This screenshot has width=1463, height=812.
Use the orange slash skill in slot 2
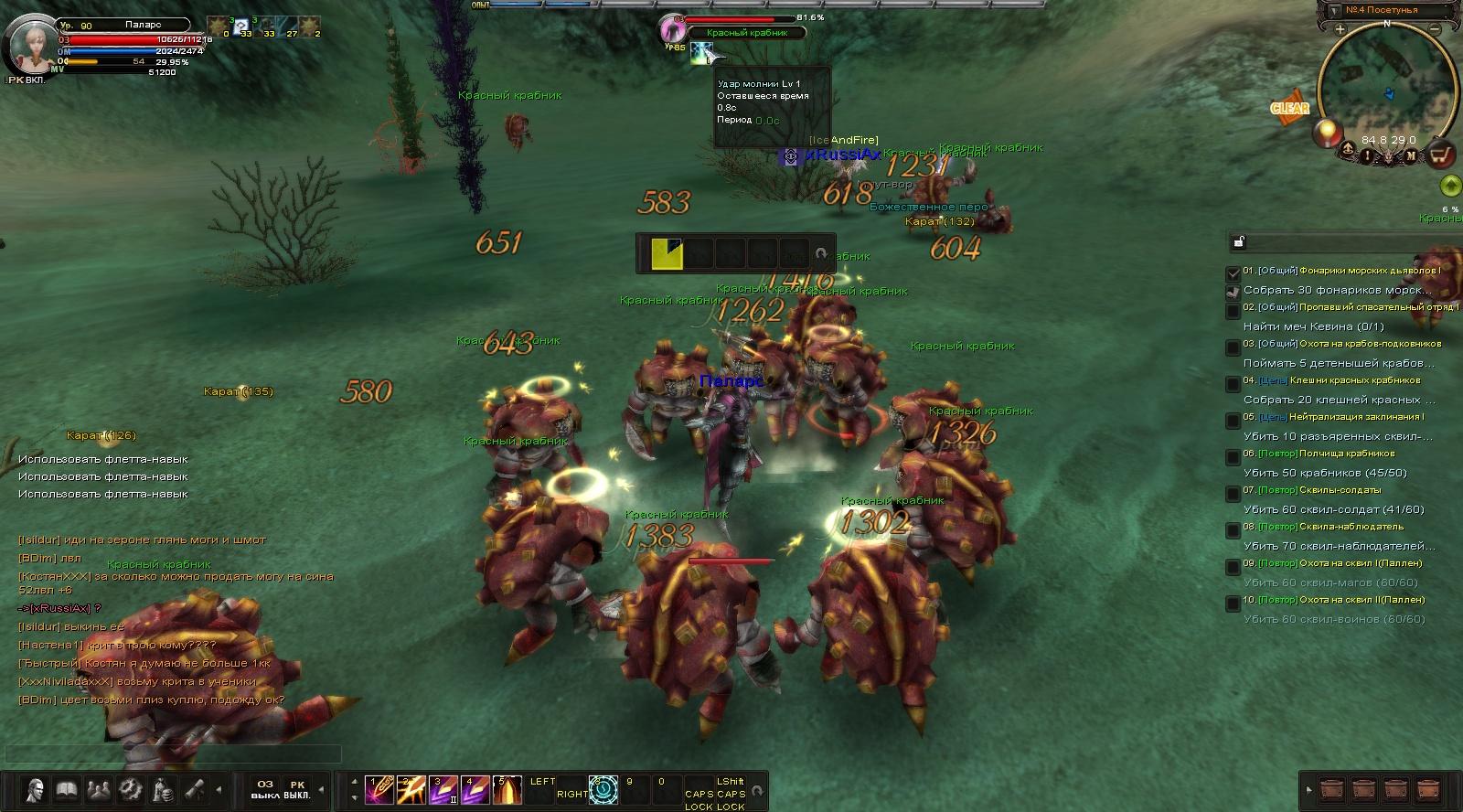point(411,789)
